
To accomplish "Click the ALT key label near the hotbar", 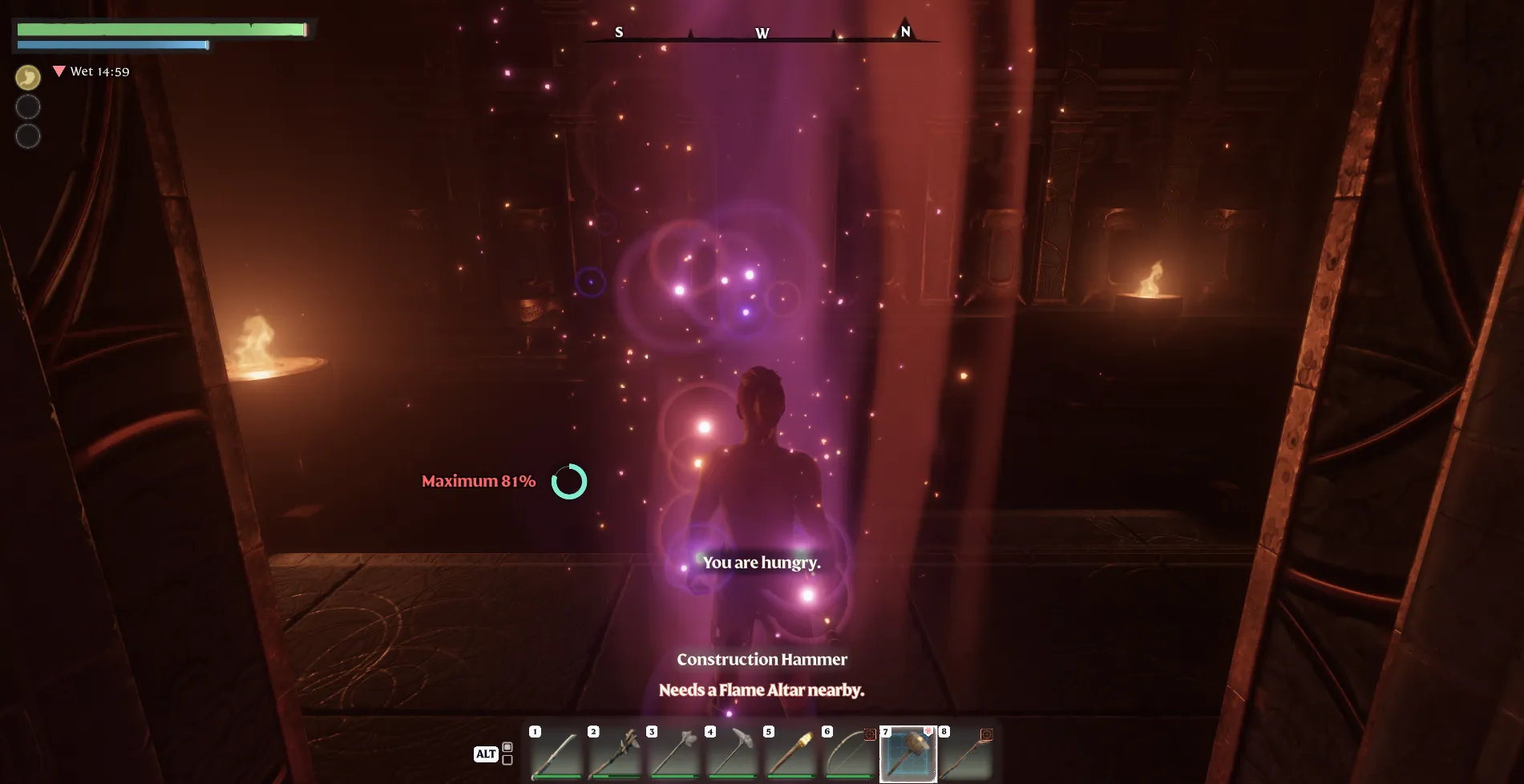I will tap(487, 754).
